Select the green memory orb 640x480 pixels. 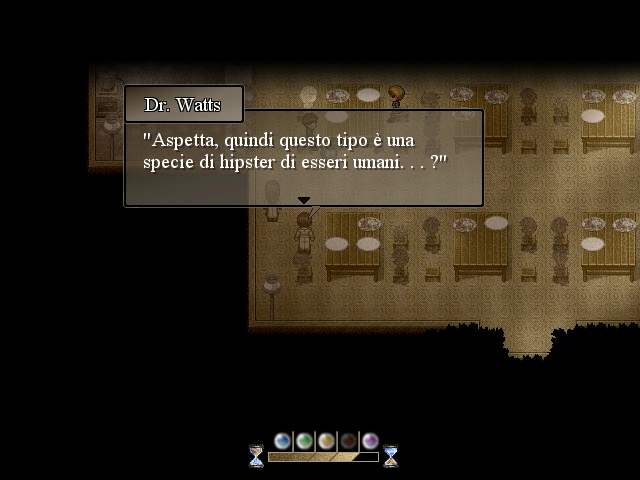point(304,440)
